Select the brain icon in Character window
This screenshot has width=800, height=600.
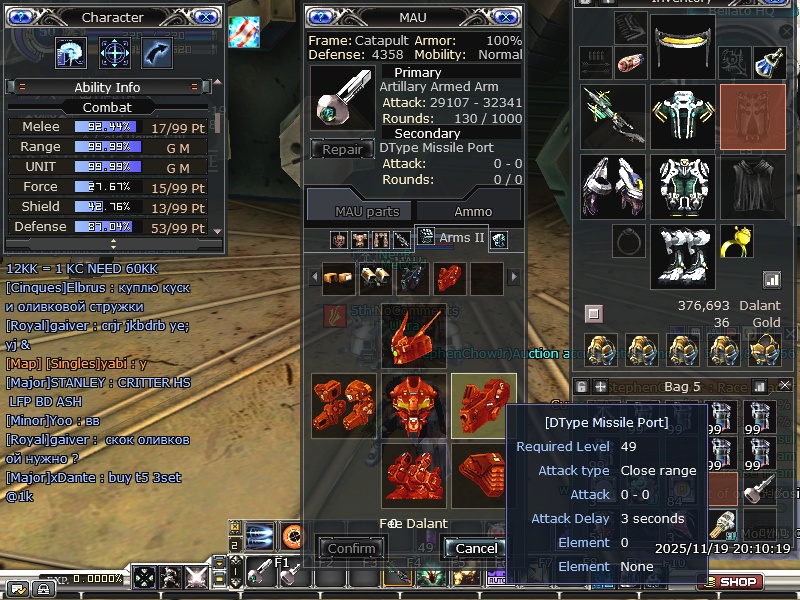coord(71,52)
